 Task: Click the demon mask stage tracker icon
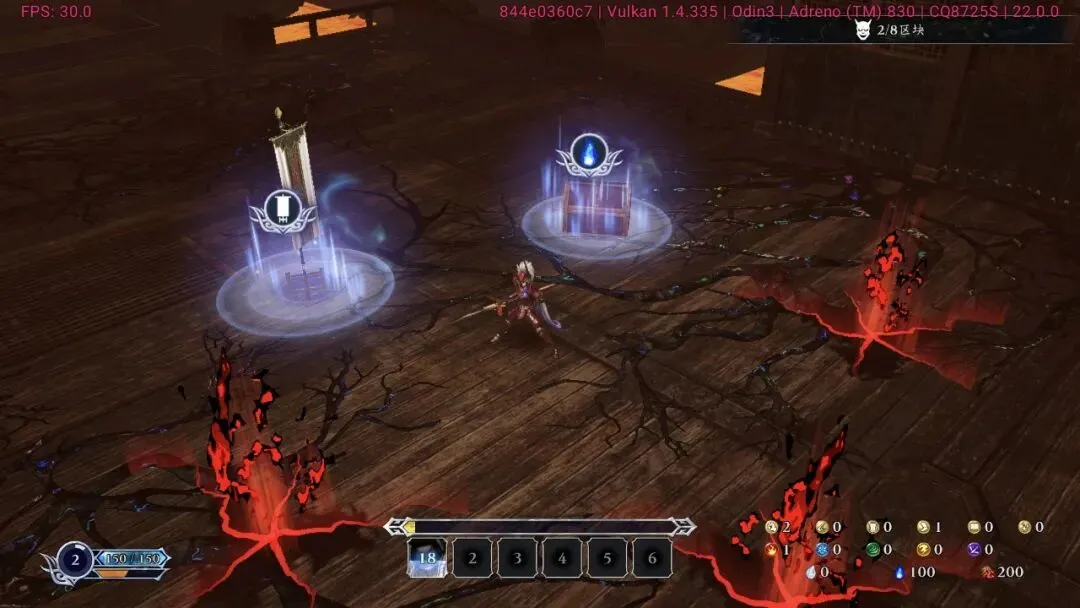[864, 30]
